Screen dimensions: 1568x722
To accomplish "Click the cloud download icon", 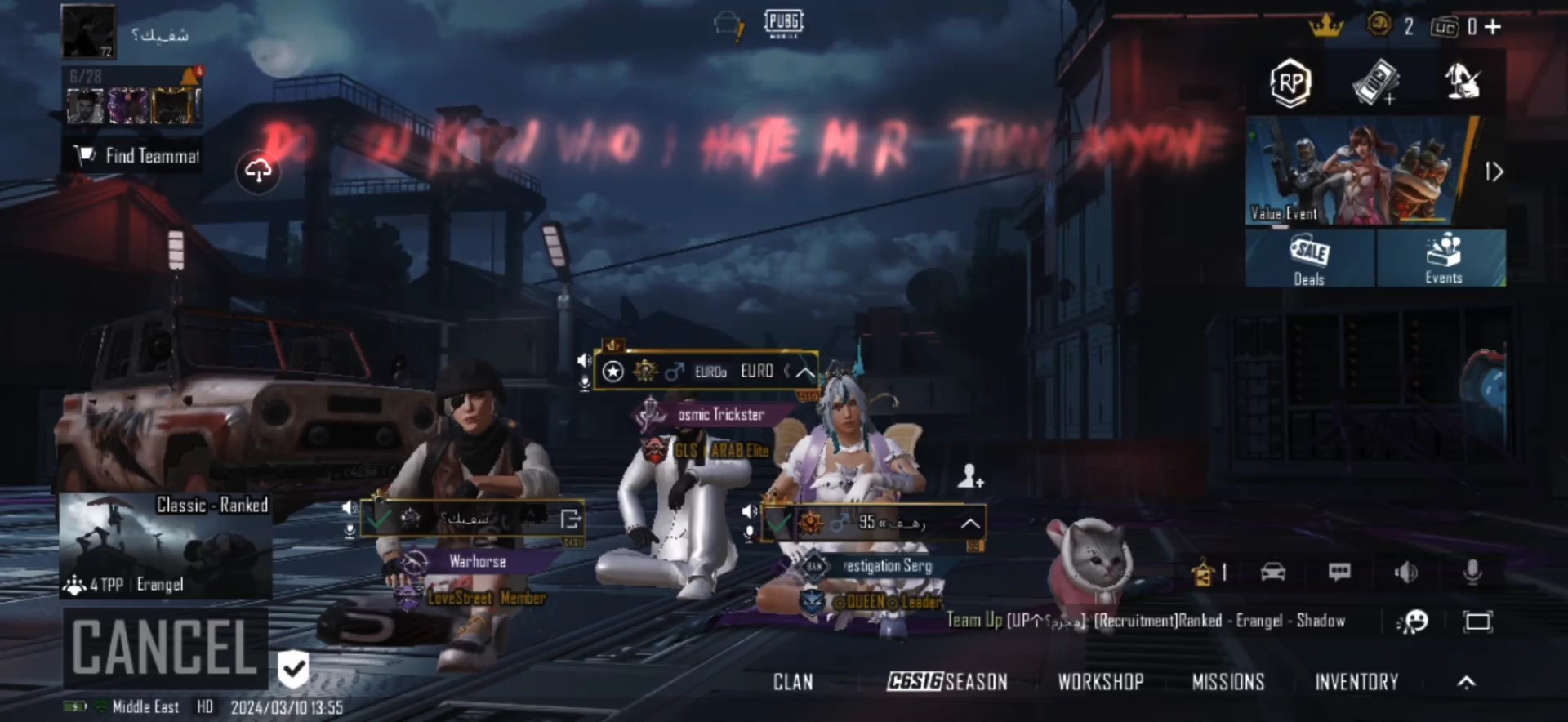I will (258, 172).
